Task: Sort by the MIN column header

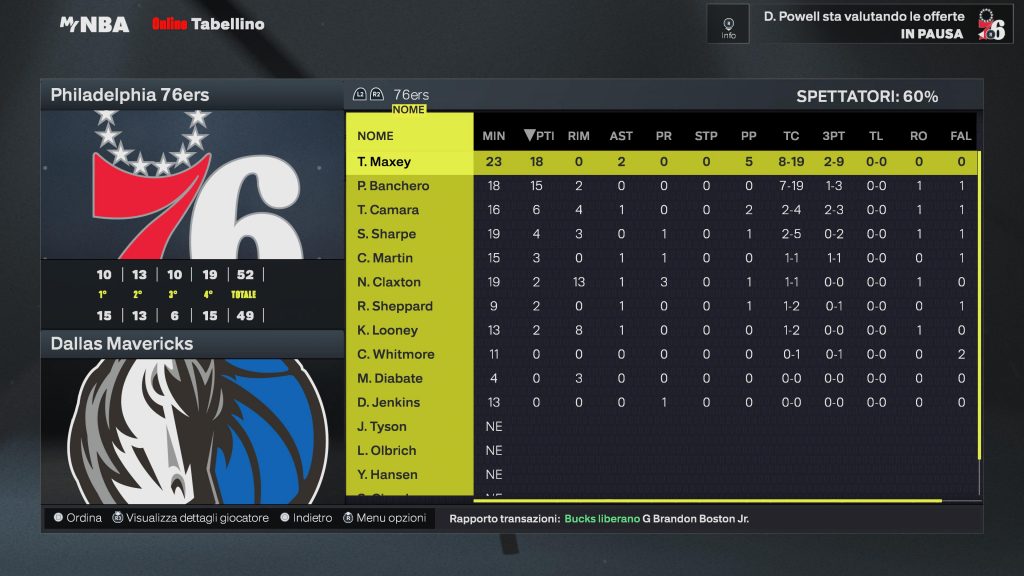Action: (494, 136)
